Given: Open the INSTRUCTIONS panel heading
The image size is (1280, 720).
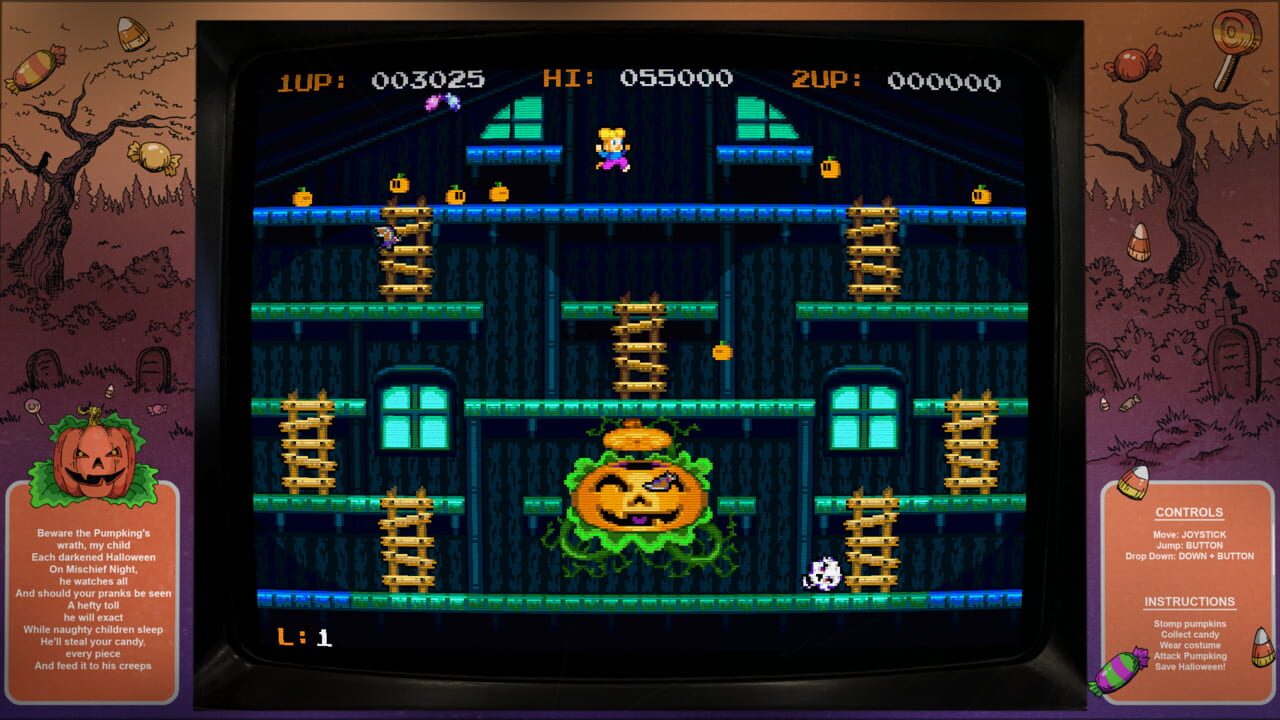Looking at the screenshot, I should click(x=1190, y=601).
